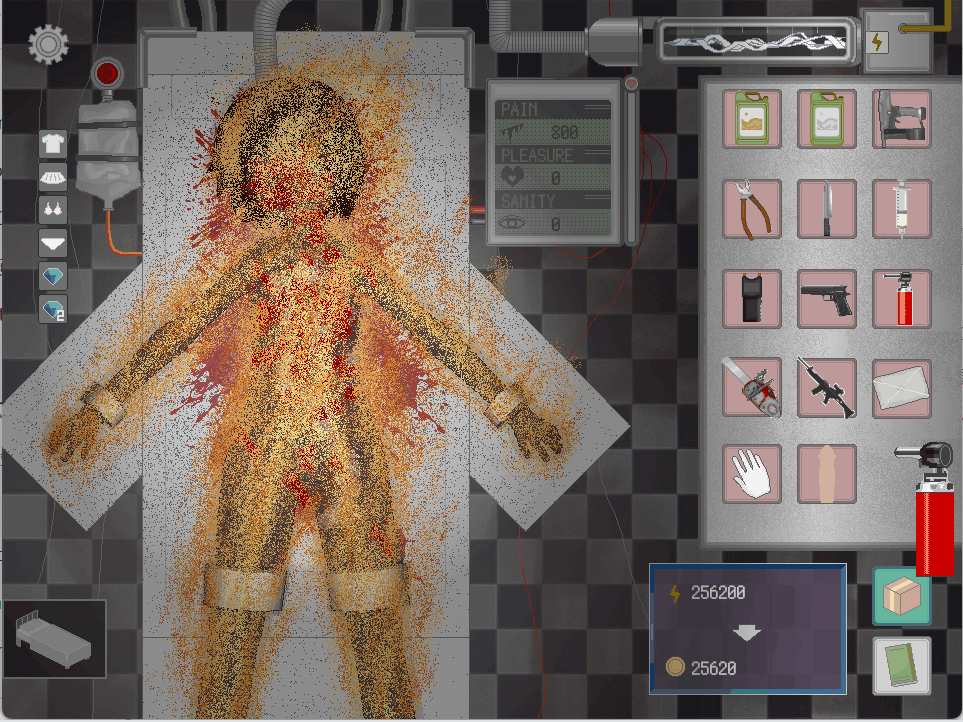Open the bed room thumbnail

[x=55, y=638]
